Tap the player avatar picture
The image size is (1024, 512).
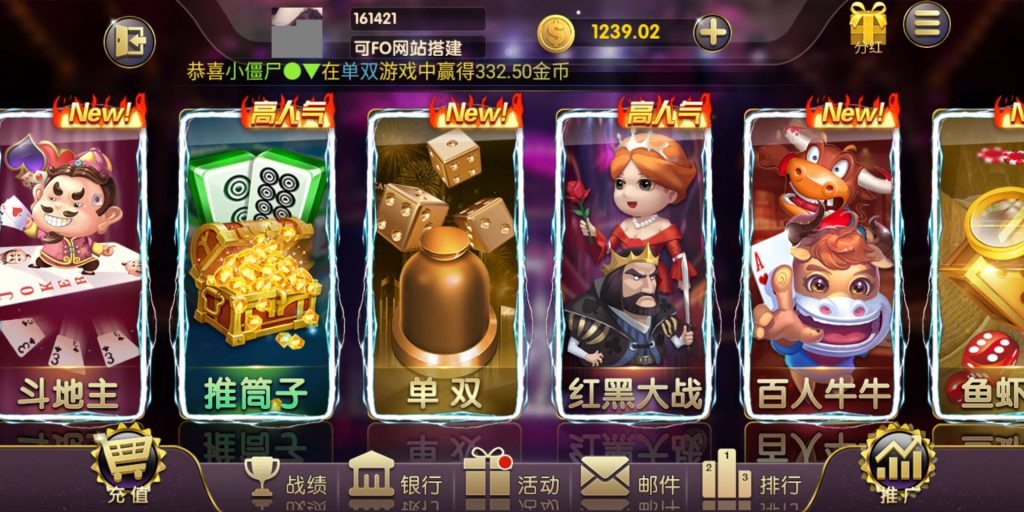point(297,33)
